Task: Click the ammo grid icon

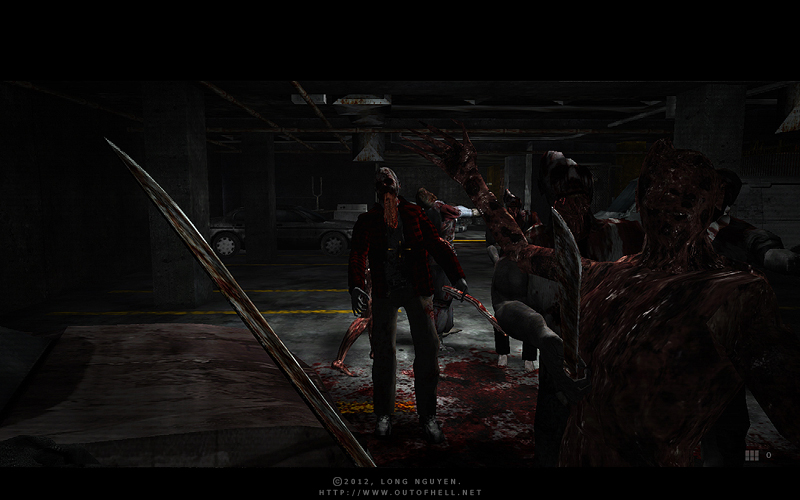Action: [x=751, y=455]
